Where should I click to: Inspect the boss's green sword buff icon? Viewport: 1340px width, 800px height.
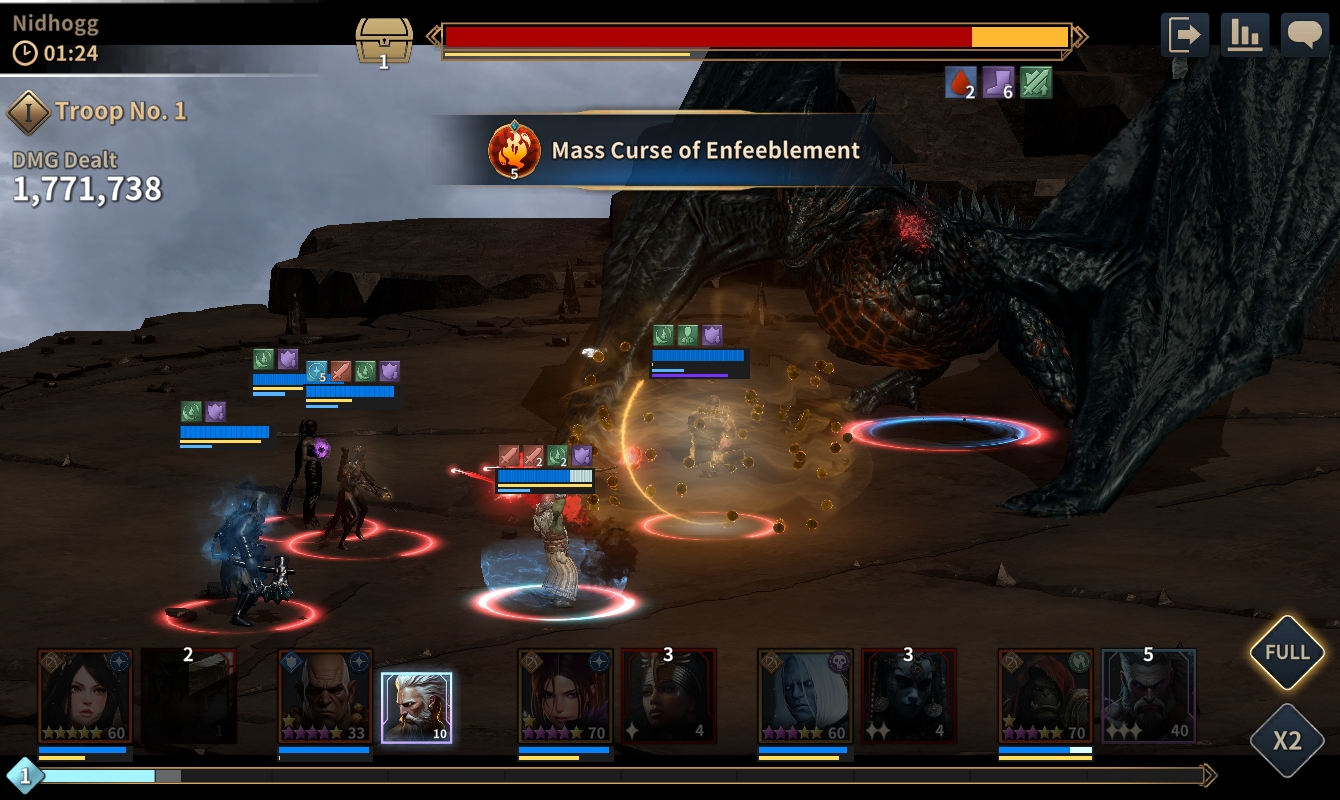click(x=1036, y=83)
